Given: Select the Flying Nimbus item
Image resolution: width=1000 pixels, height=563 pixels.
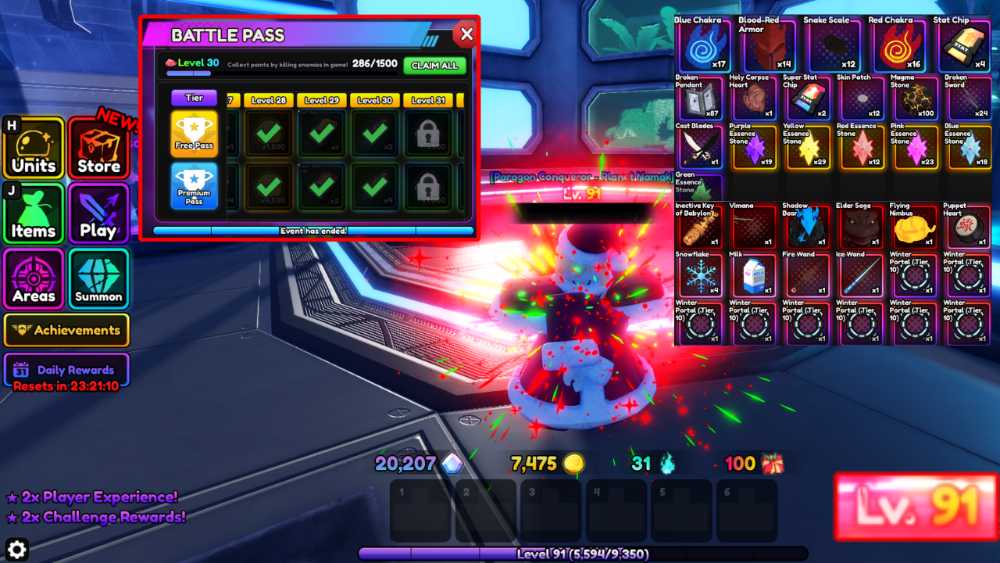Looking at the screenshot, I should click(915, 227).
